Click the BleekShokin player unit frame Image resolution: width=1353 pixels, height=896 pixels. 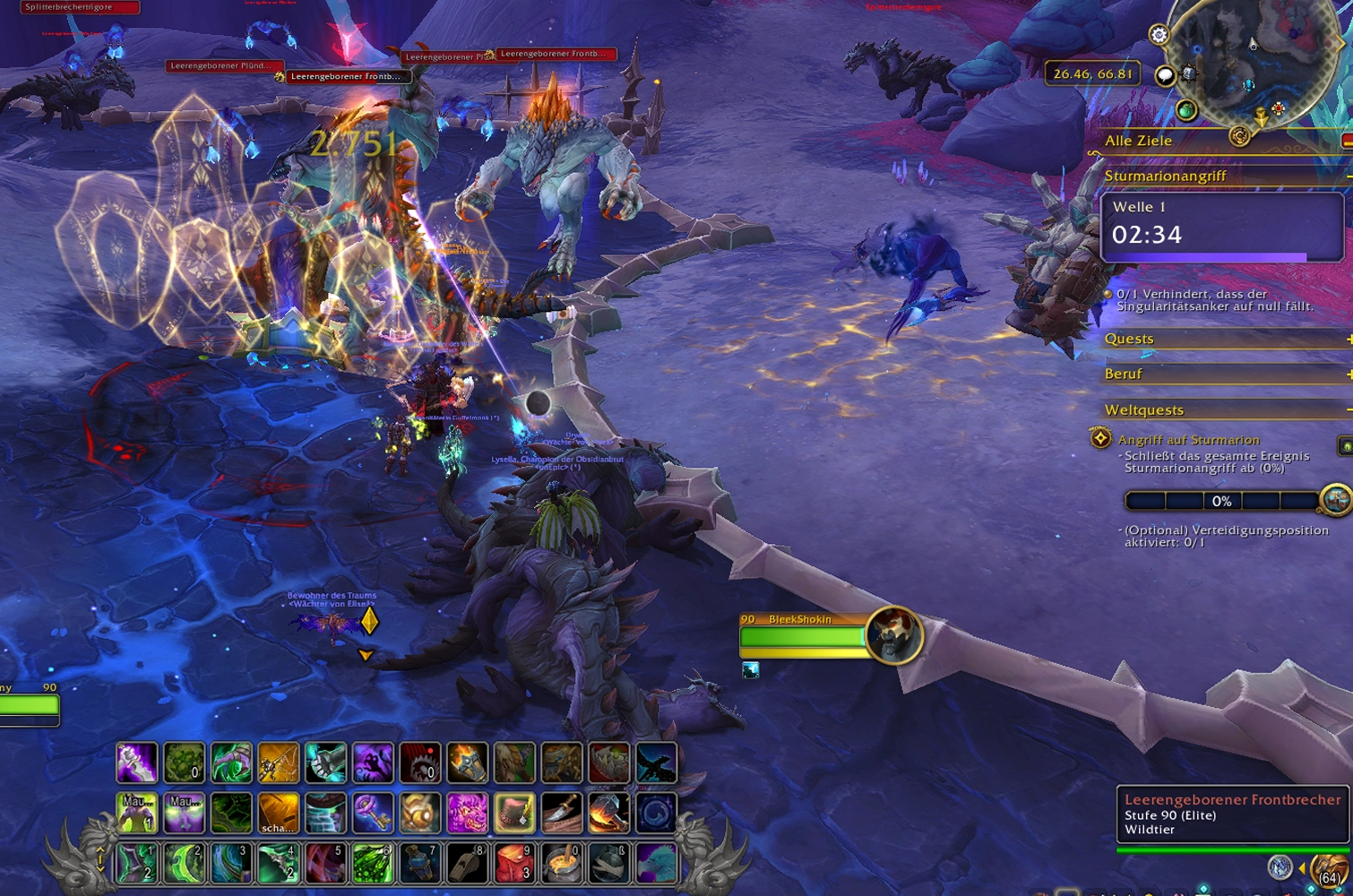click(802, 636)
